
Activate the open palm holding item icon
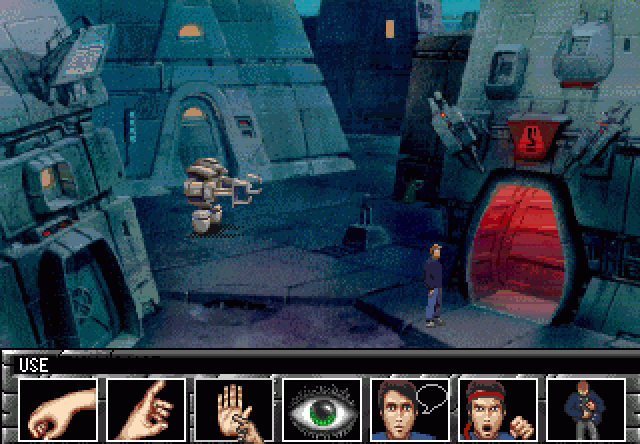233,409
